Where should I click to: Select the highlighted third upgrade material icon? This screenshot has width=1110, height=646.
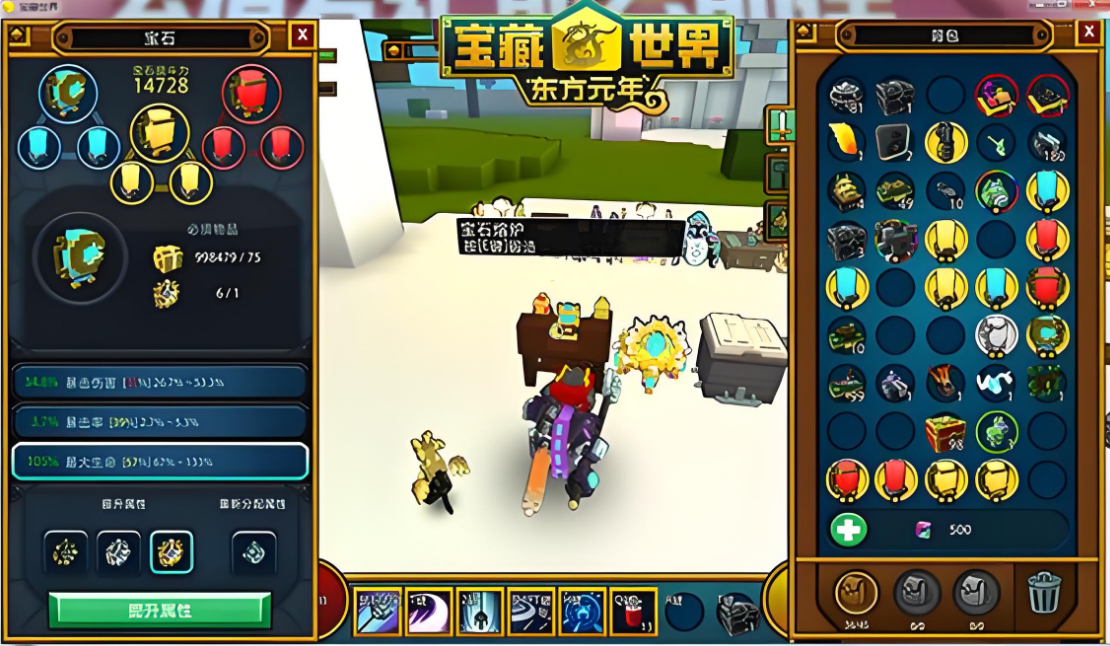171,551
